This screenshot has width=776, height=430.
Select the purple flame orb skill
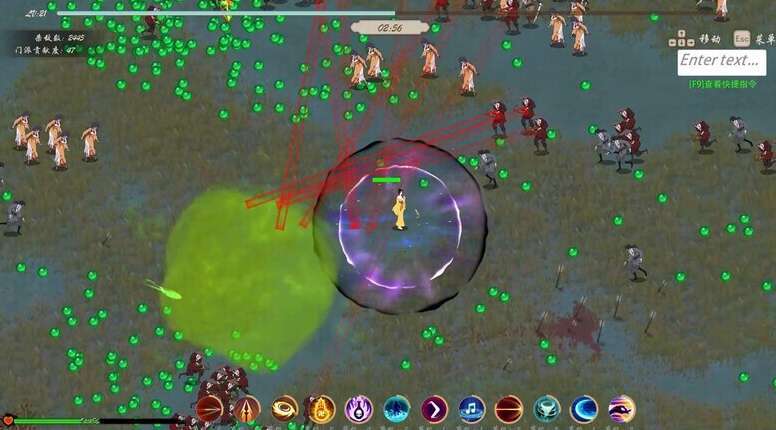point(359,409)
